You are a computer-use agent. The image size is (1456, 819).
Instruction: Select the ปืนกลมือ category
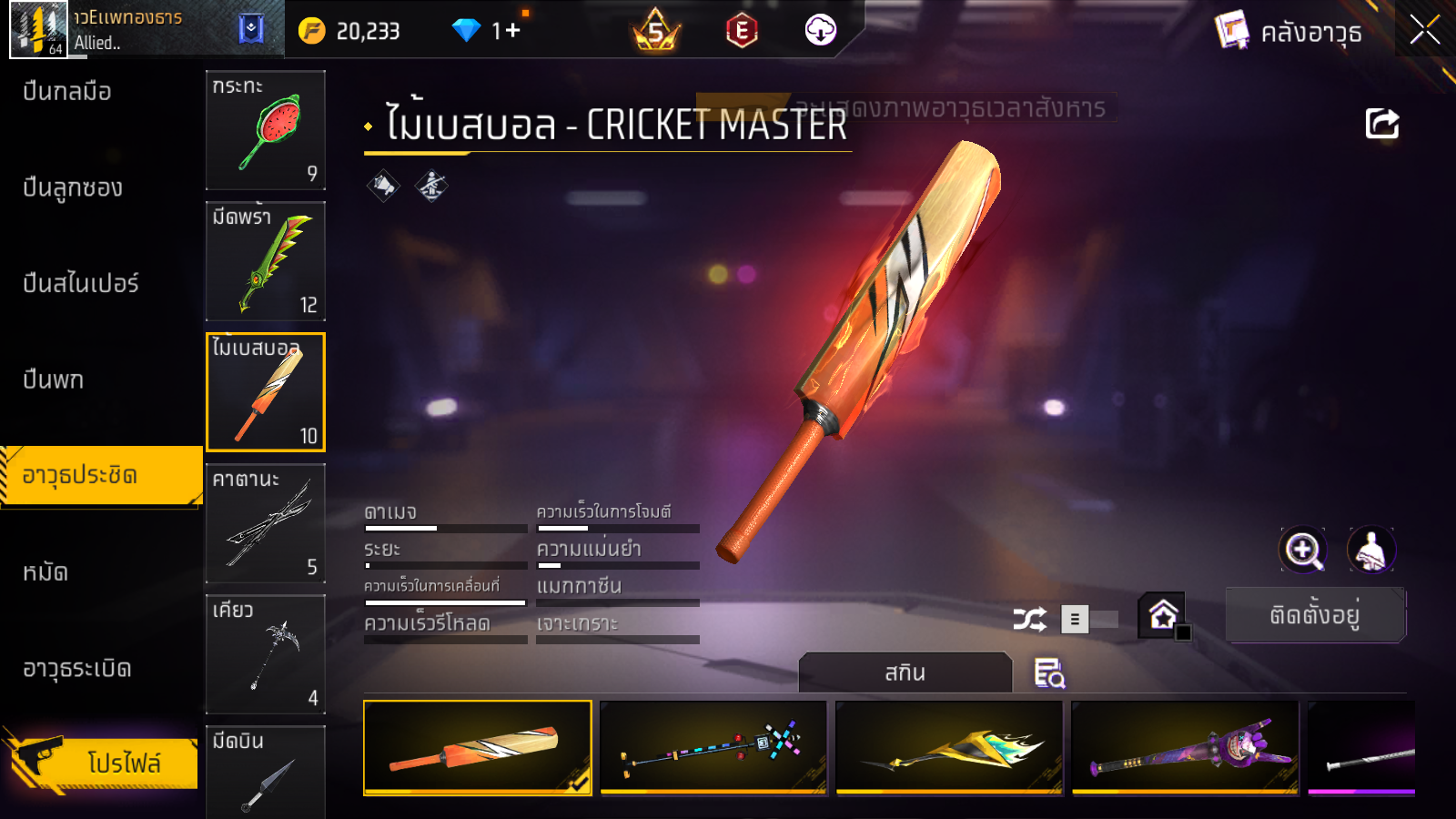click(x=67, y=91)
